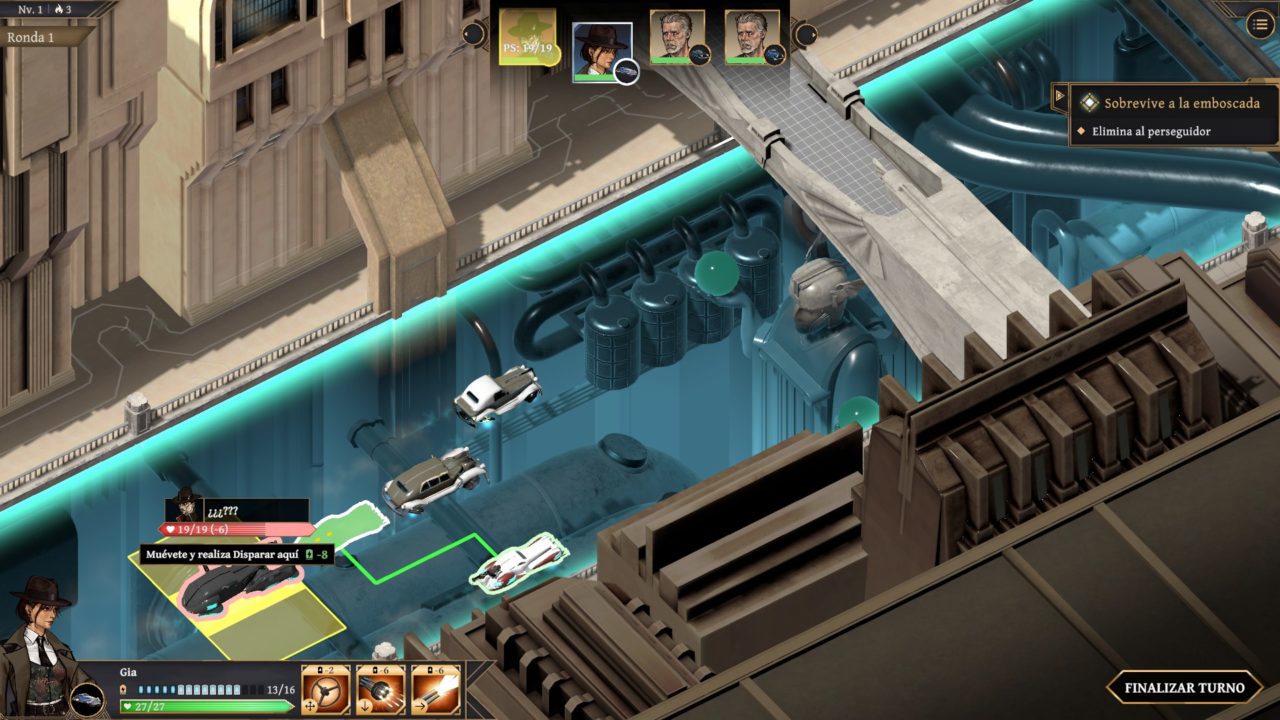Activate the steering wheel move ability

[326, 690]
